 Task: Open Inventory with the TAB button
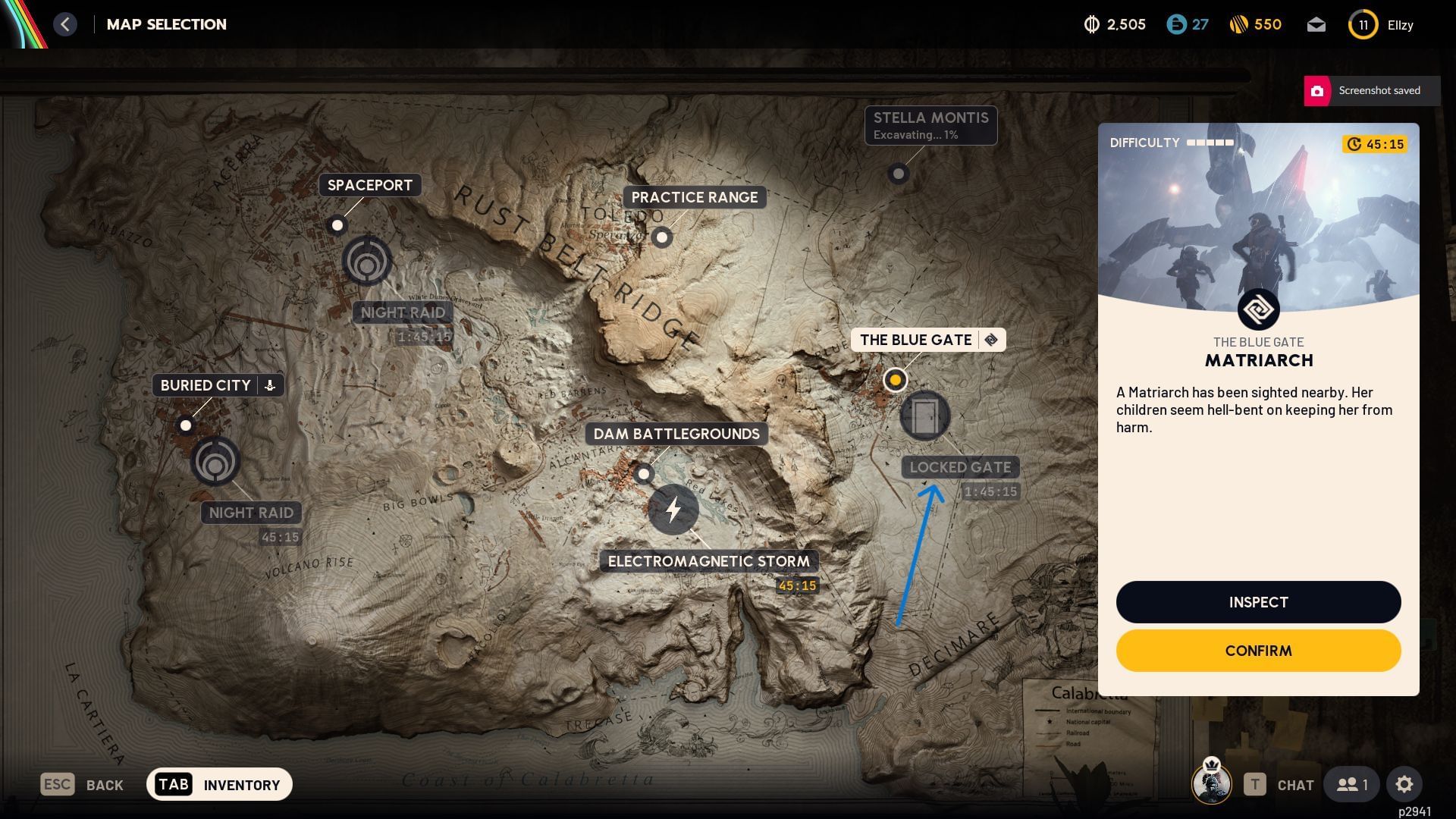(174, 784)
